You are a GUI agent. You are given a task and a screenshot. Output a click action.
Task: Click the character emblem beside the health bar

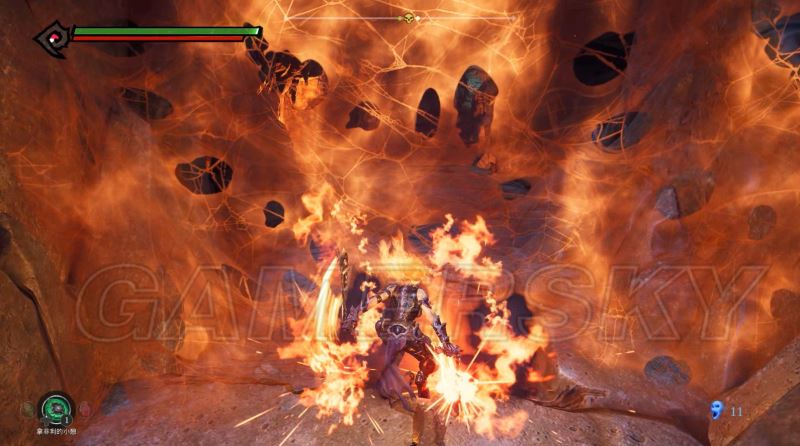[x=51, y=37]
